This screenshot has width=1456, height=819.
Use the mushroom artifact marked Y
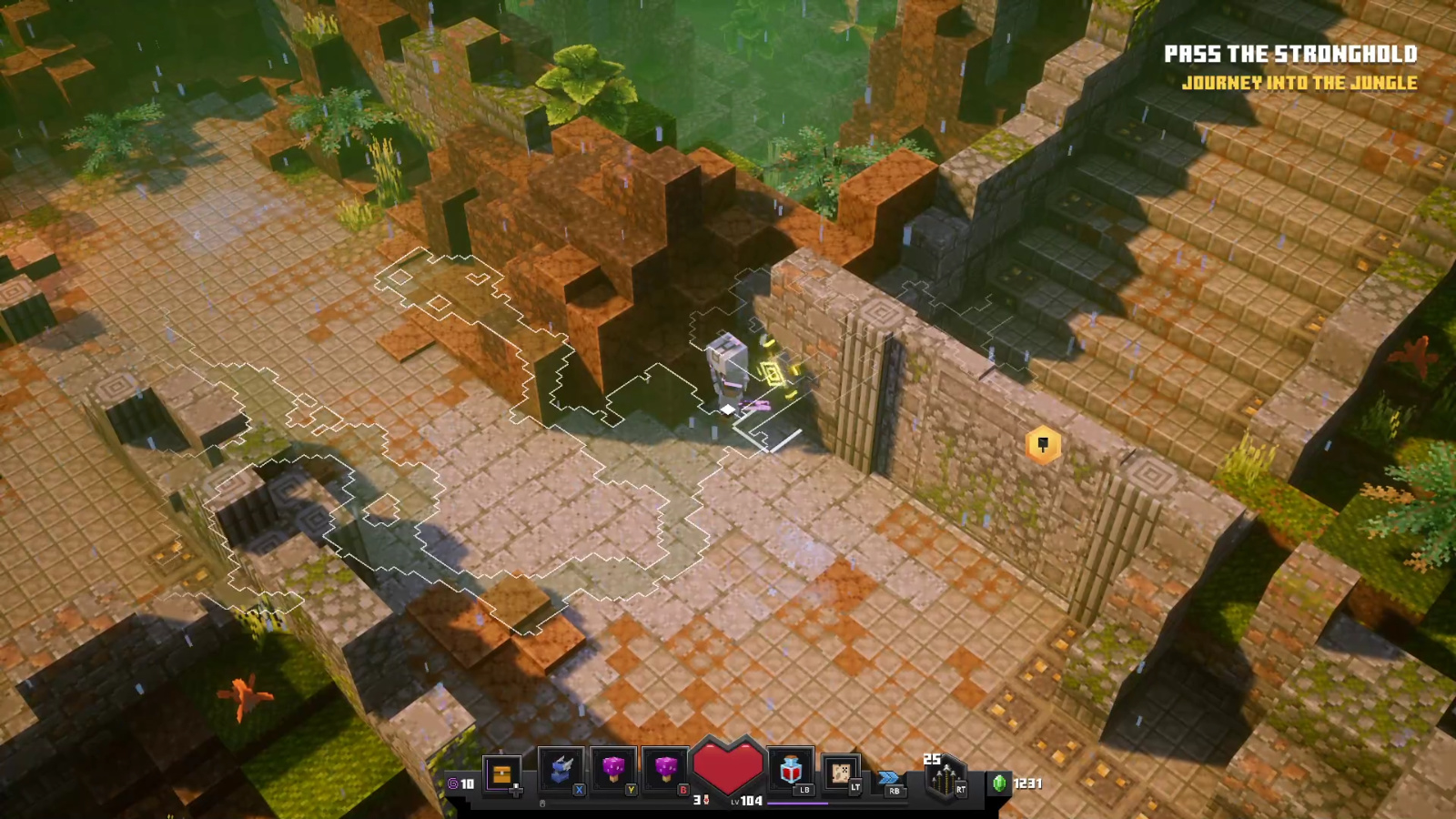[614, 772]
